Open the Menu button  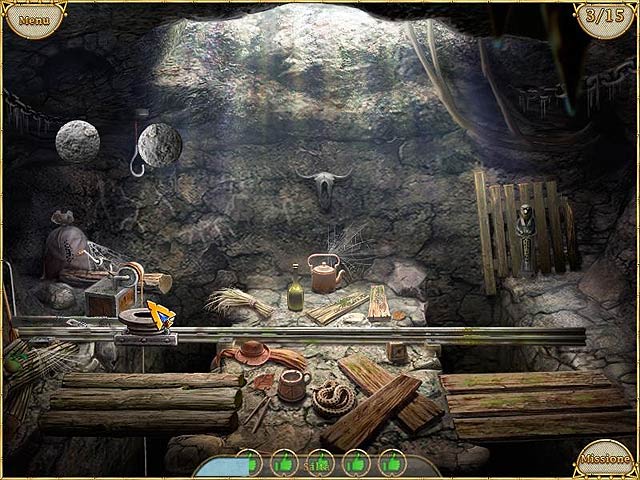coord(33,19)
